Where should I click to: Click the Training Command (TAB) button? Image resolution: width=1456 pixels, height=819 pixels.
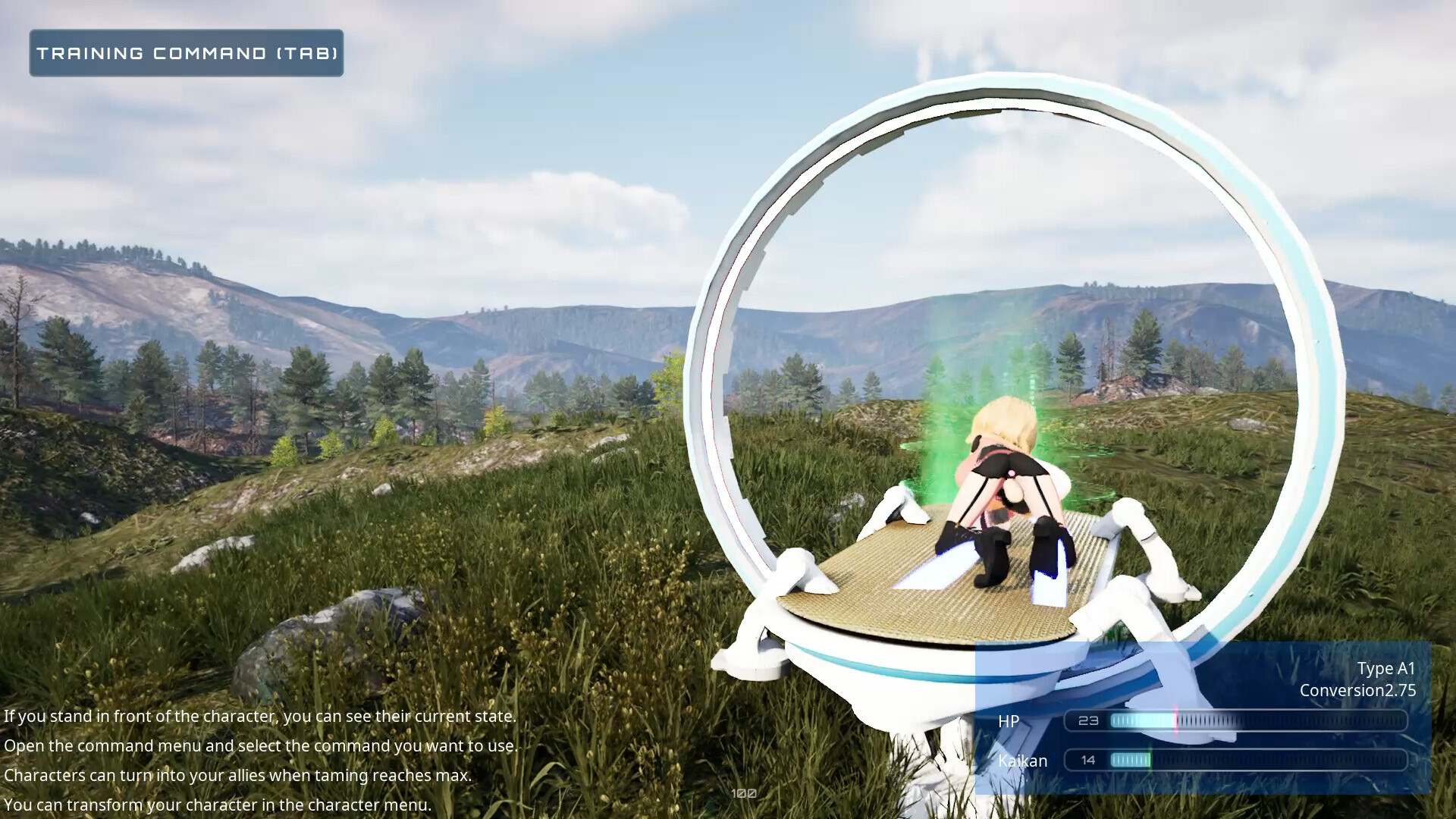pos(186,53)
